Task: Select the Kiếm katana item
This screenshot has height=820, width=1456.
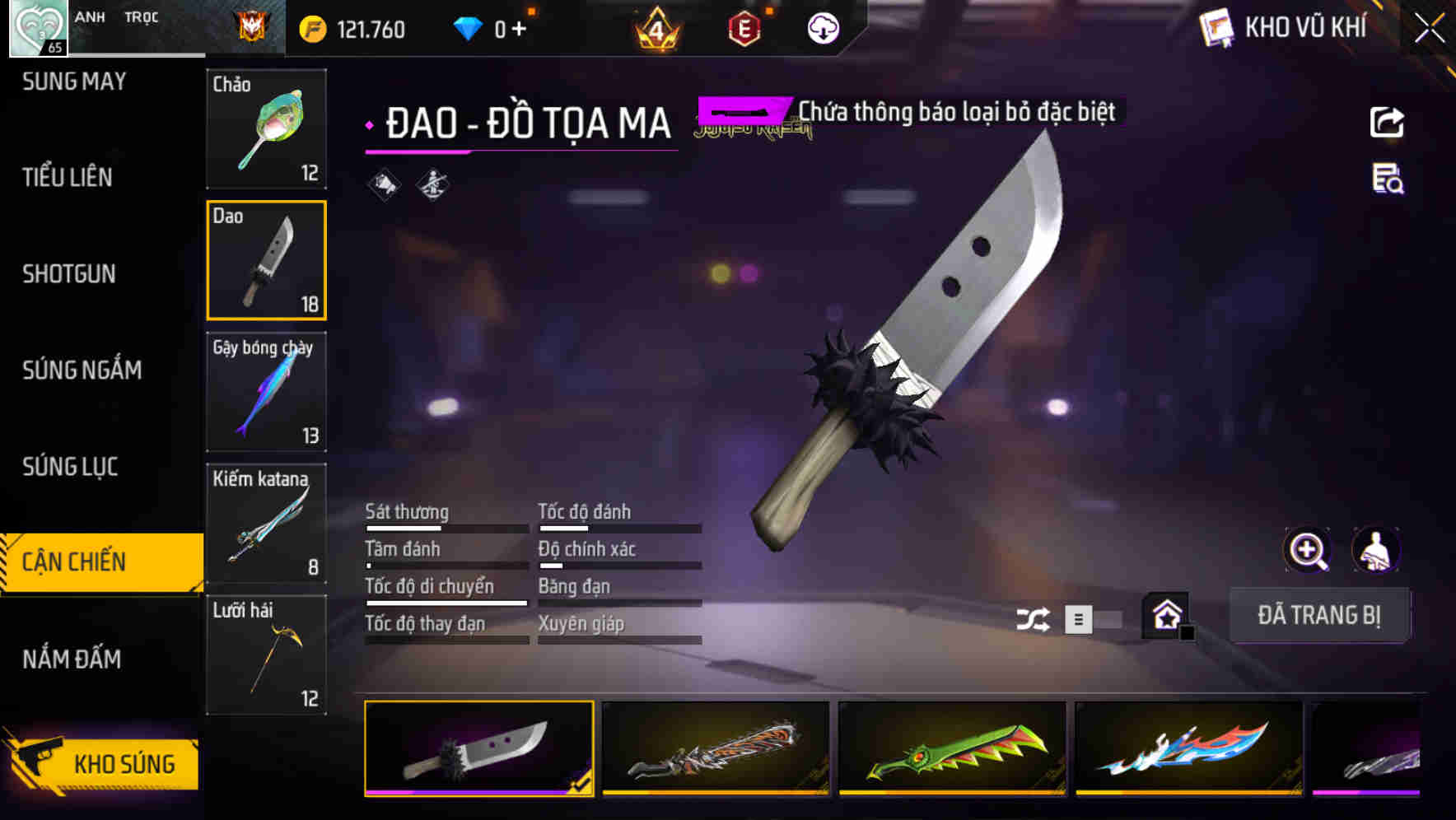Action: 266,523
